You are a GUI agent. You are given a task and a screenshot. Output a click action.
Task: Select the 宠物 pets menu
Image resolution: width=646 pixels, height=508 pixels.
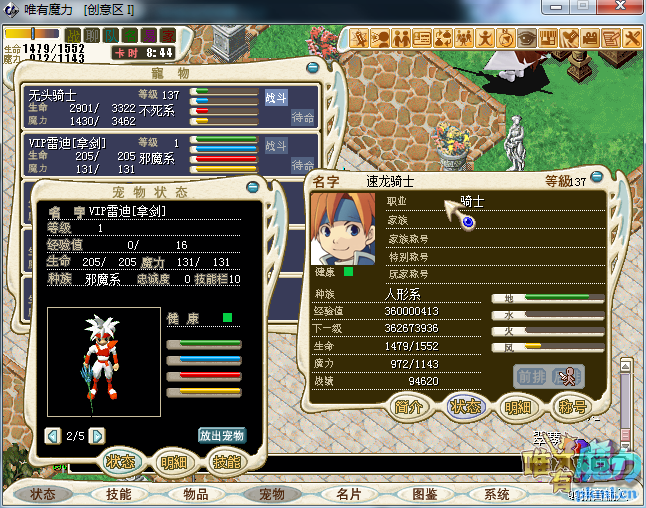click(272, 494)
